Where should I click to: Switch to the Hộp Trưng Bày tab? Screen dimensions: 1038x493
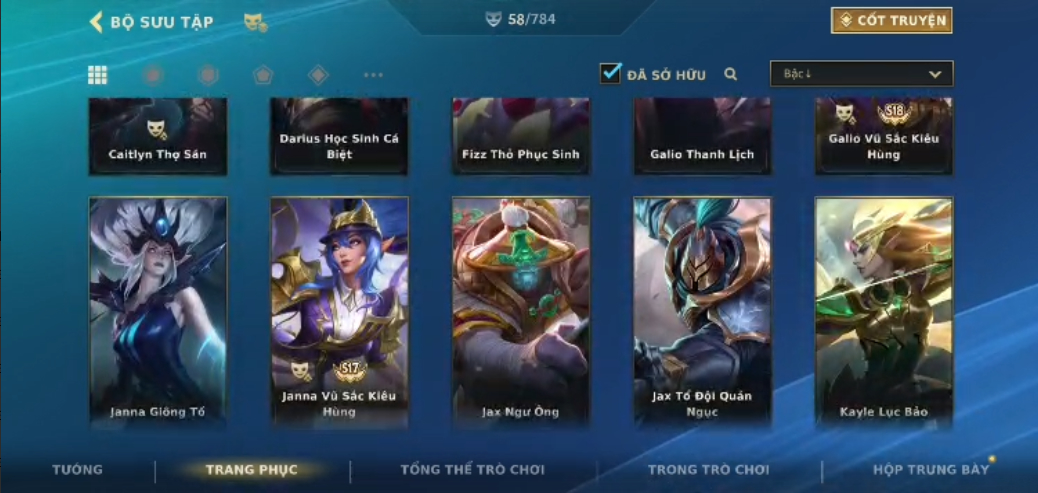click(930, 470)
